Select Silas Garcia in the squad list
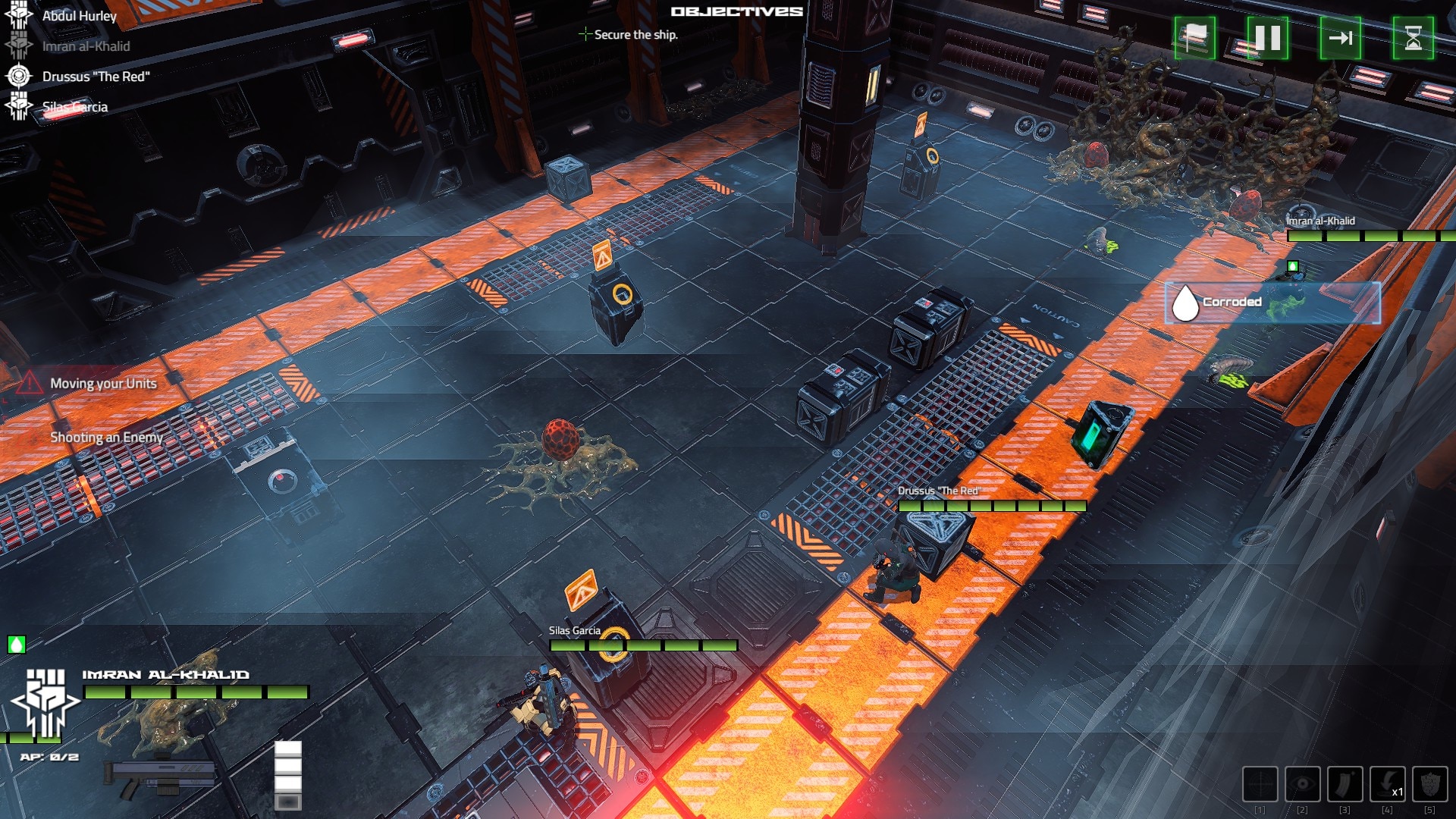1456x819 pixels. [x=74, y=107]
